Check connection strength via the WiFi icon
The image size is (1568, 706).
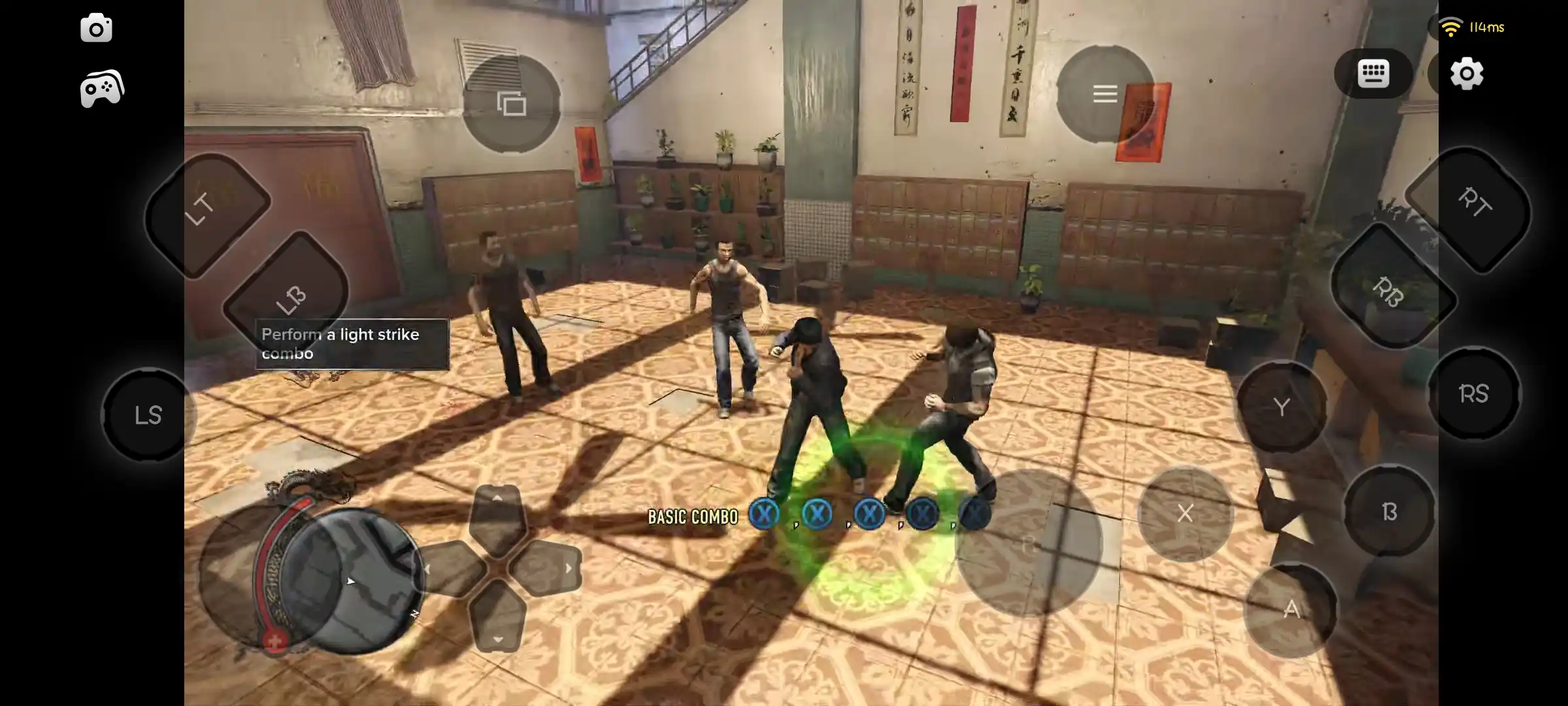[1450, 25]
